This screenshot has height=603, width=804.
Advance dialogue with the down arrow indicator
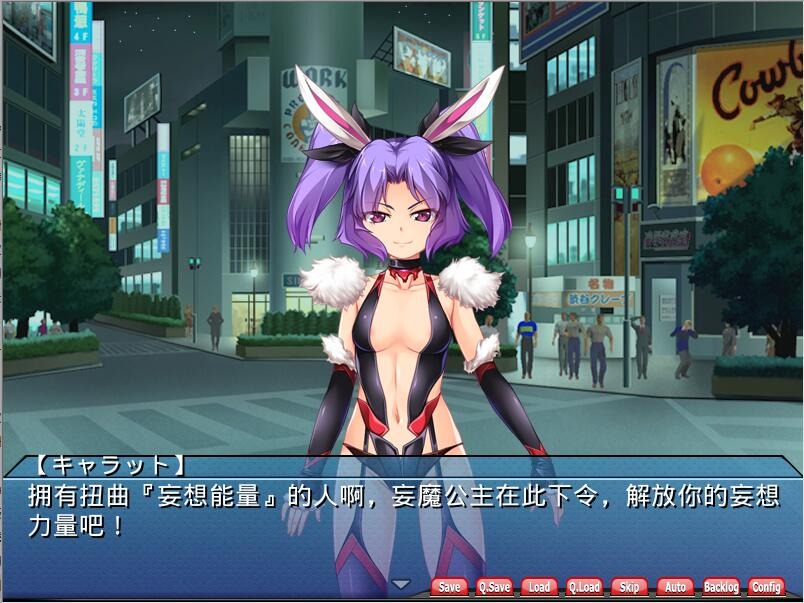click(x=400, y=584)
